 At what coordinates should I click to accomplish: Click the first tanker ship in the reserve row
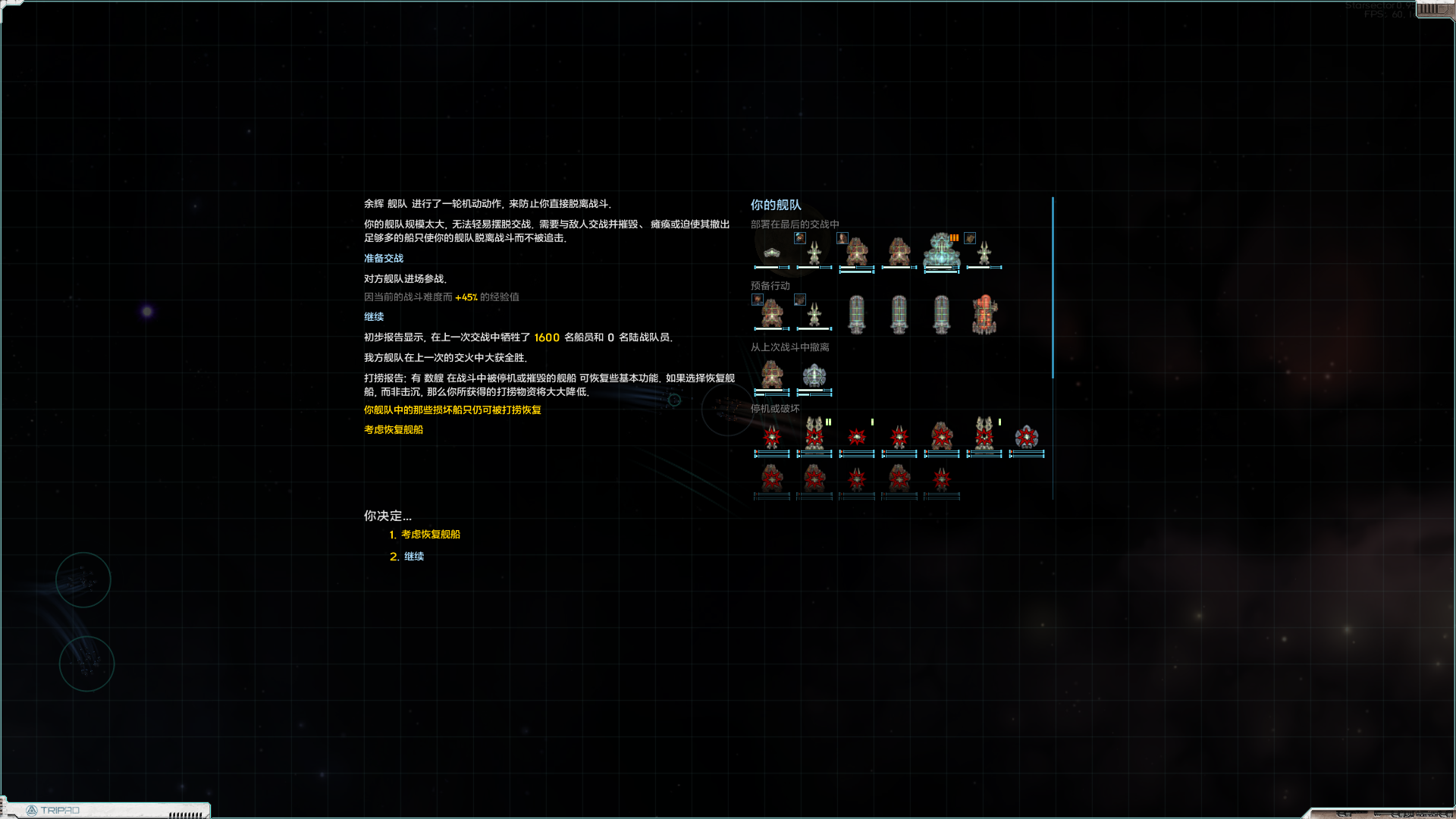(856, 315)
